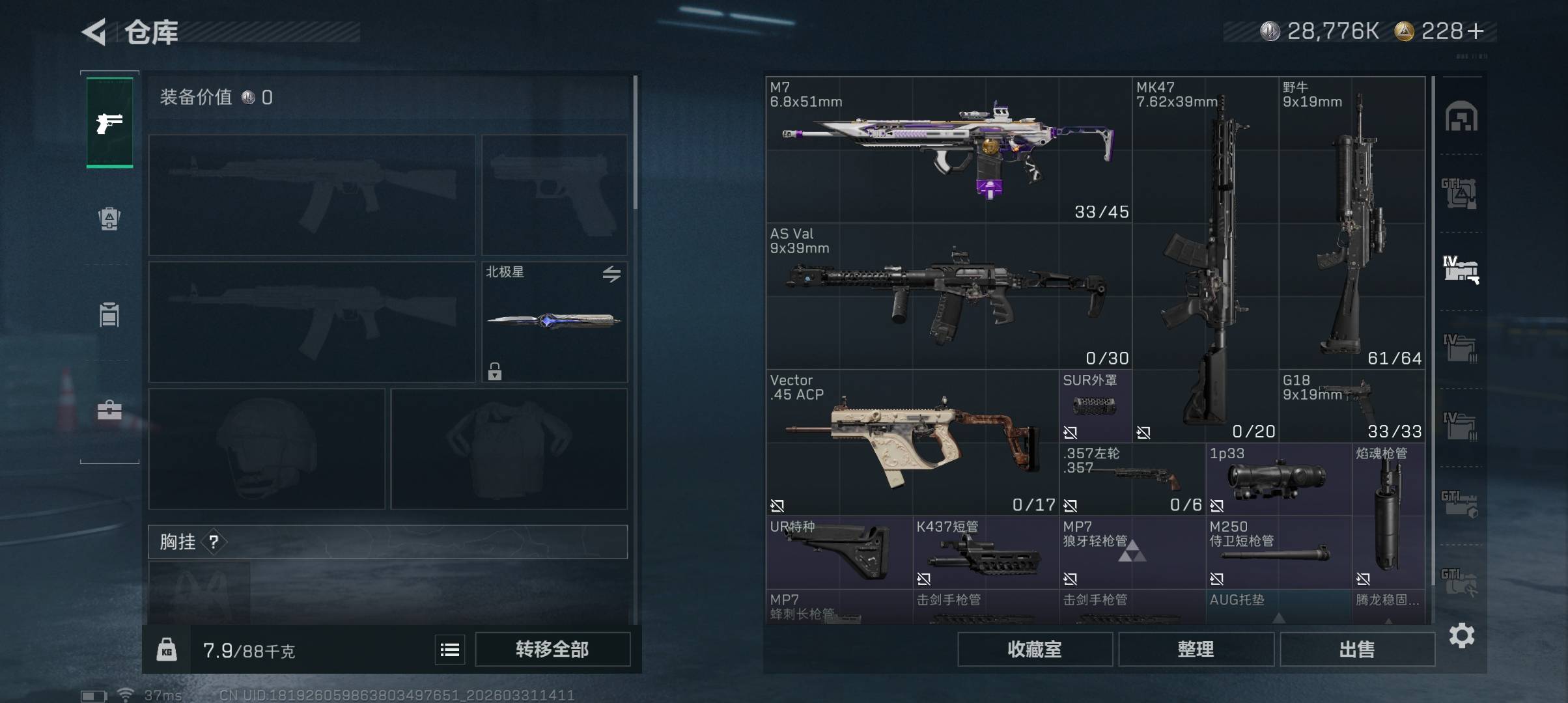
Task: Select the M7 6.8x51mm rifle
Action: (x=948, y=150)
